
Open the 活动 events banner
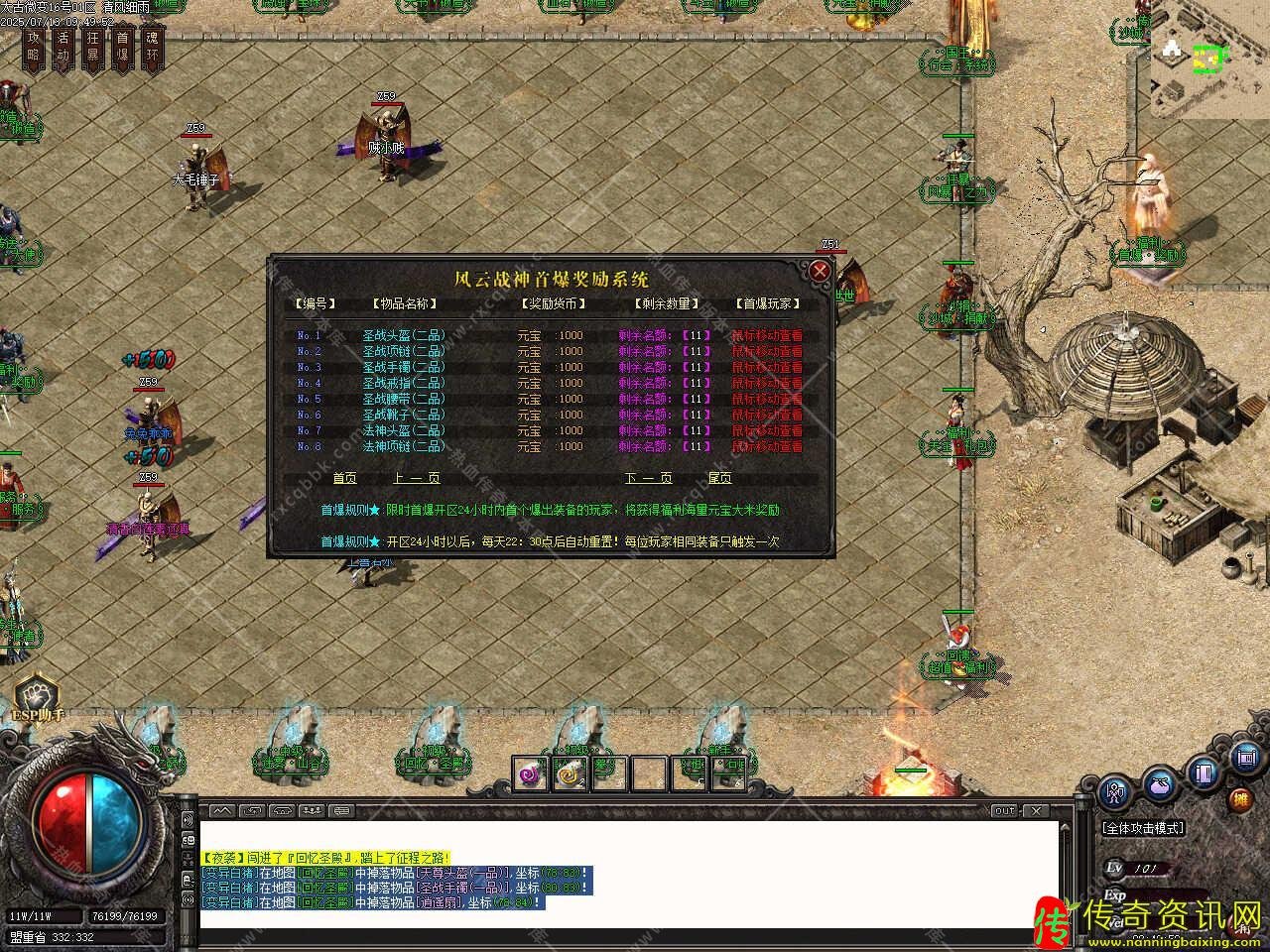[x=63, y=48]
